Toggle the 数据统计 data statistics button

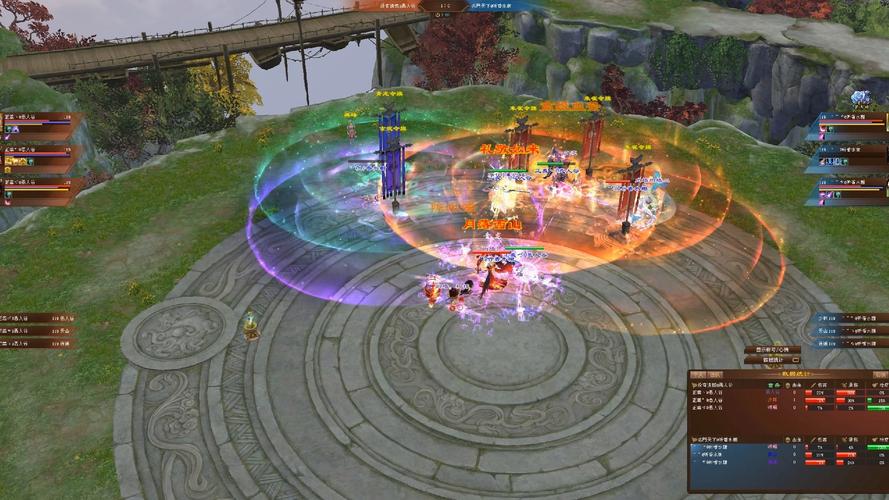pyautogui.click(x=773, y=359)
